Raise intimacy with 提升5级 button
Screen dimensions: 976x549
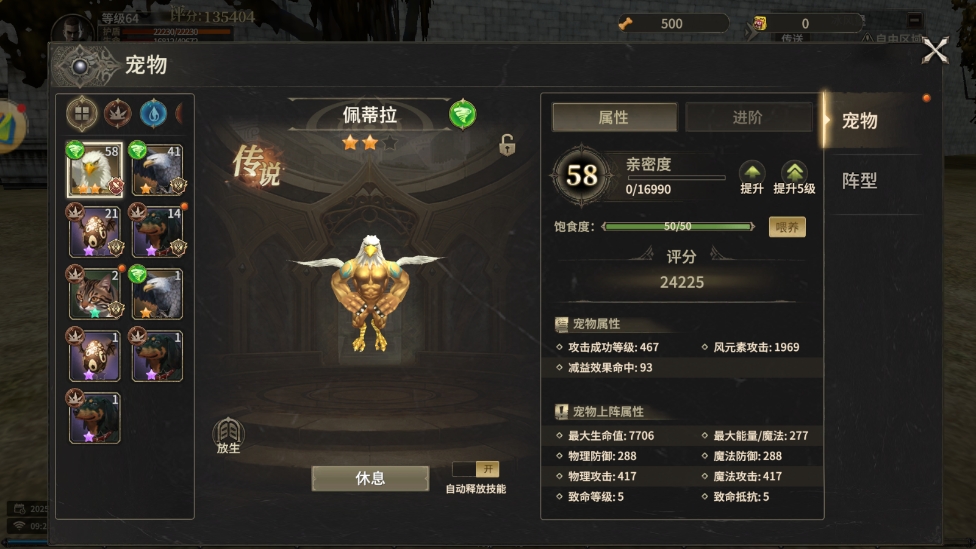pos(794,176)
